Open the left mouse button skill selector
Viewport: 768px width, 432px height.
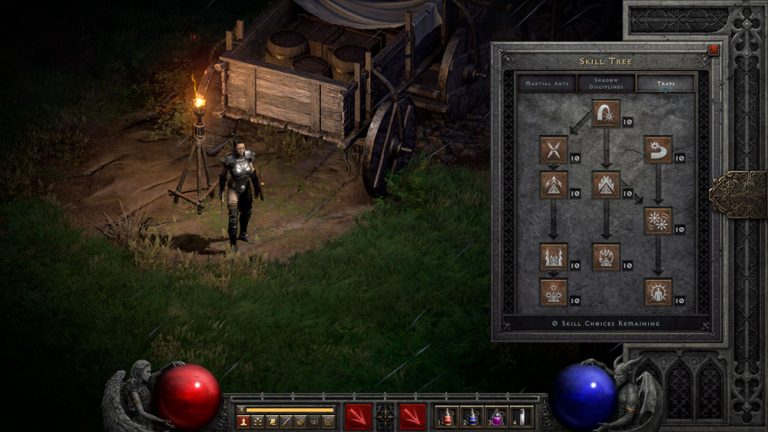pos(357,416)
